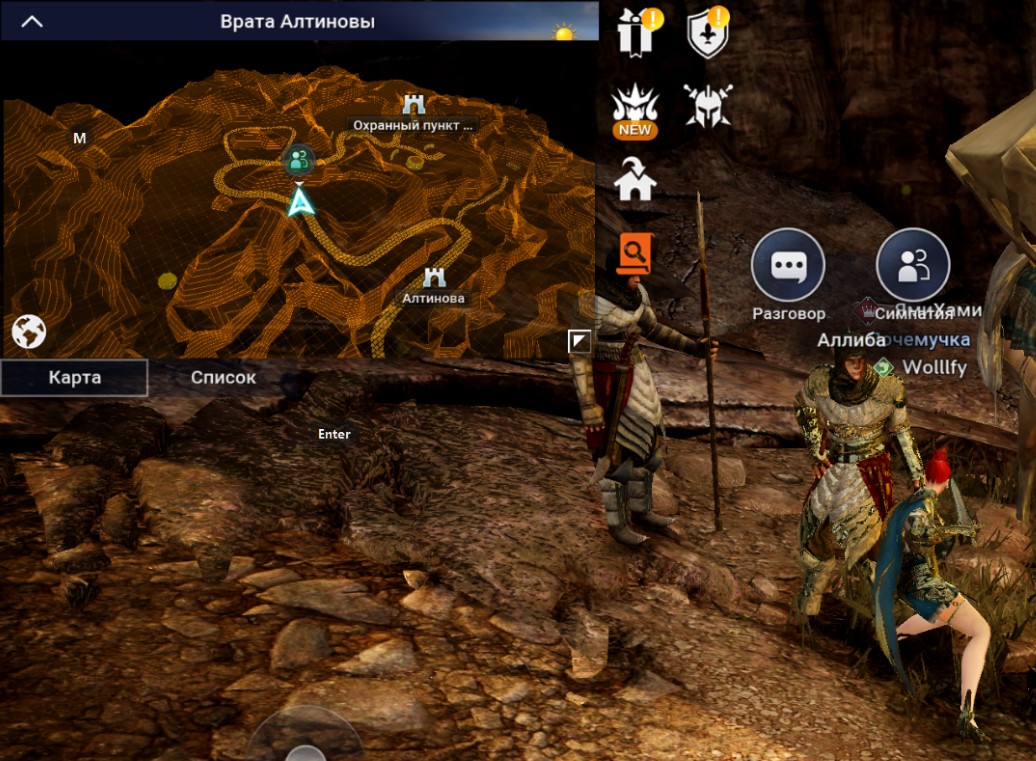Click the map panel resize corner icon
The width and height of the screenshot is (1036, 761).
579,342
